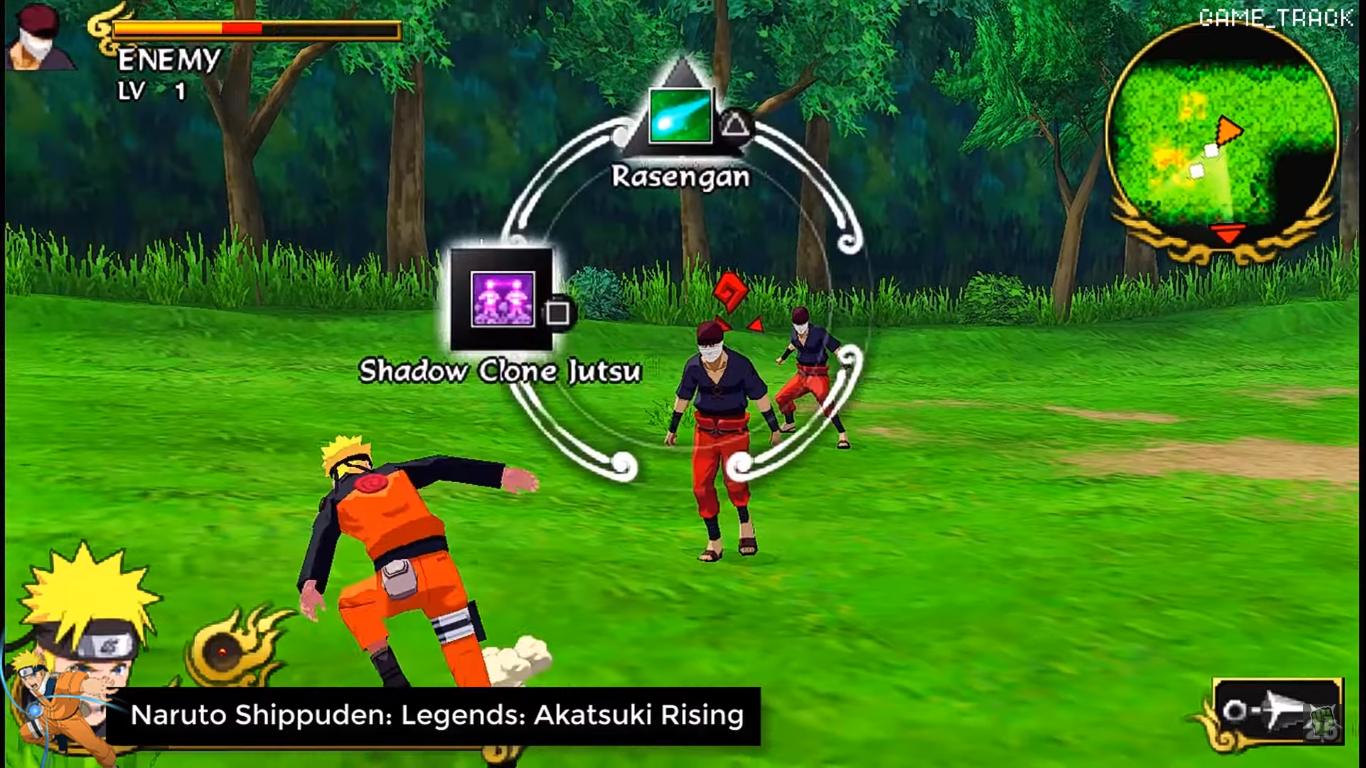Select the white waypoint marker on minimap
This screenshot has width=1366, height=768.
pyautogui.click(x=1212, y=148)
